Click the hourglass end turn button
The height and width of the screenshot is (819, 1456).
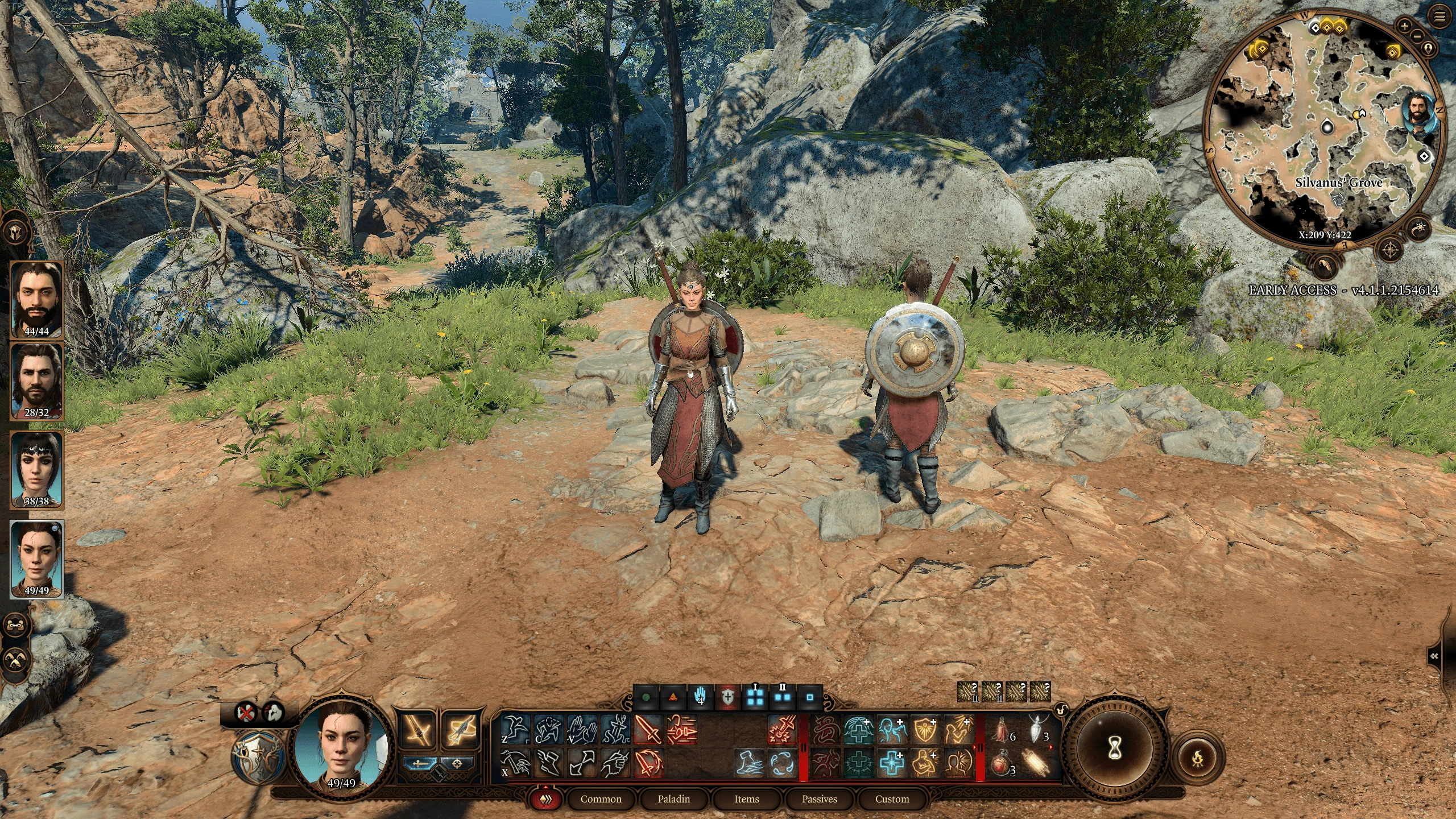click(x=1115, y=751)
